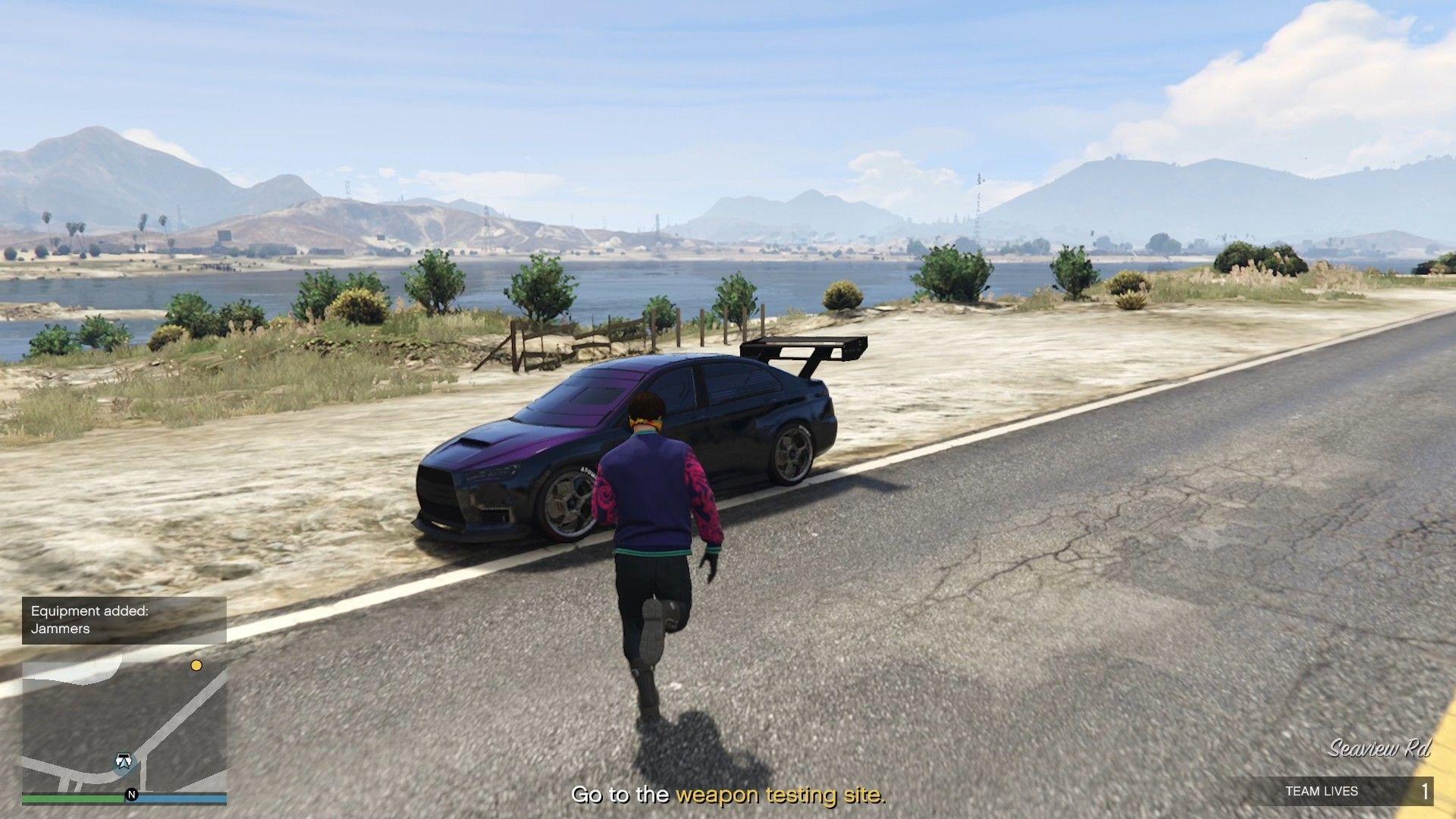The image size is (1456, 819).
Task: Click the number 1 next to TEAM LIVES
Action: pyautogui.click(x=1425, y=790)
